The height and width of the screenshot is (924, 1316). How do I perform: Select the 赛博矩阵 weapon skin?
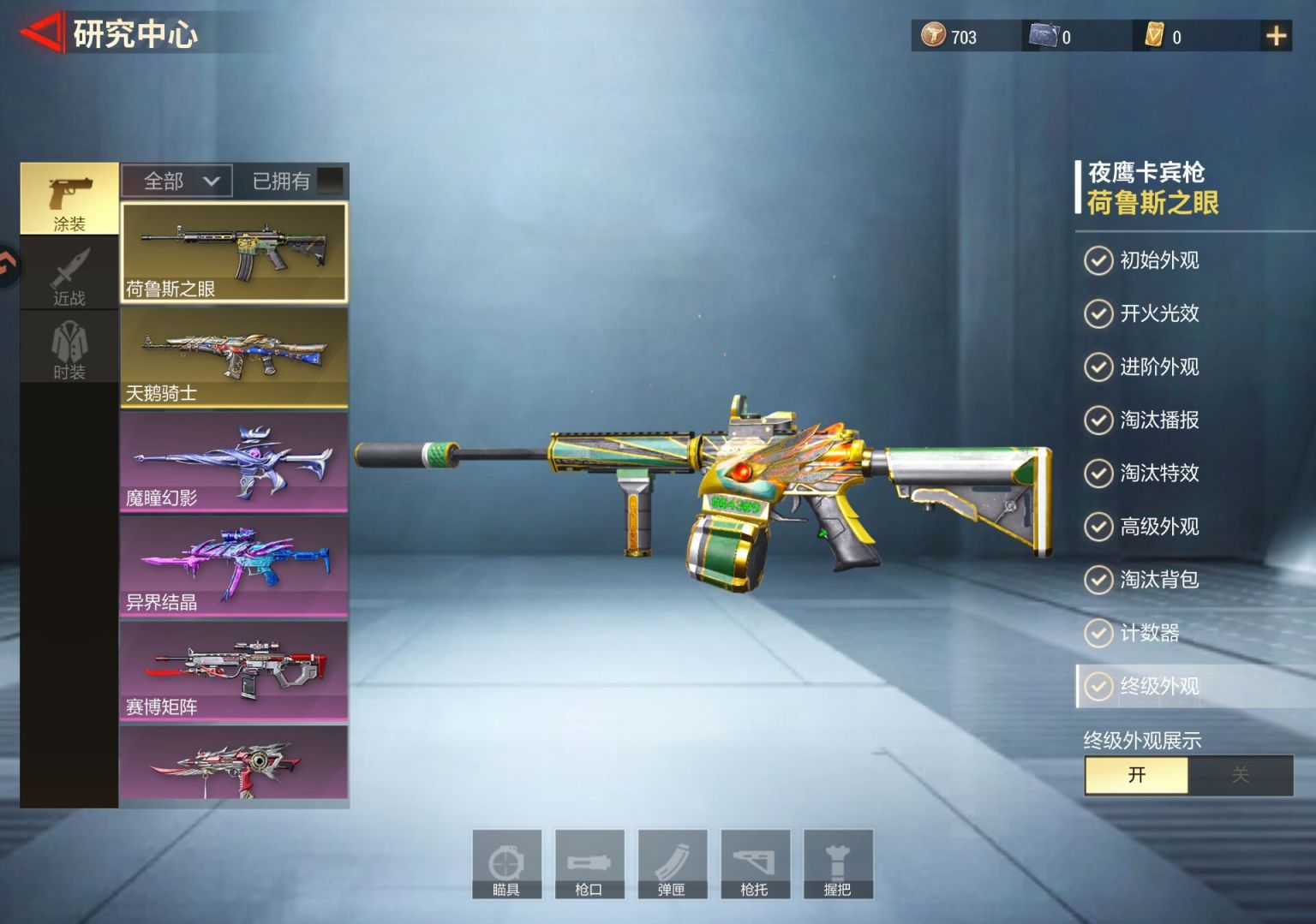234,671
